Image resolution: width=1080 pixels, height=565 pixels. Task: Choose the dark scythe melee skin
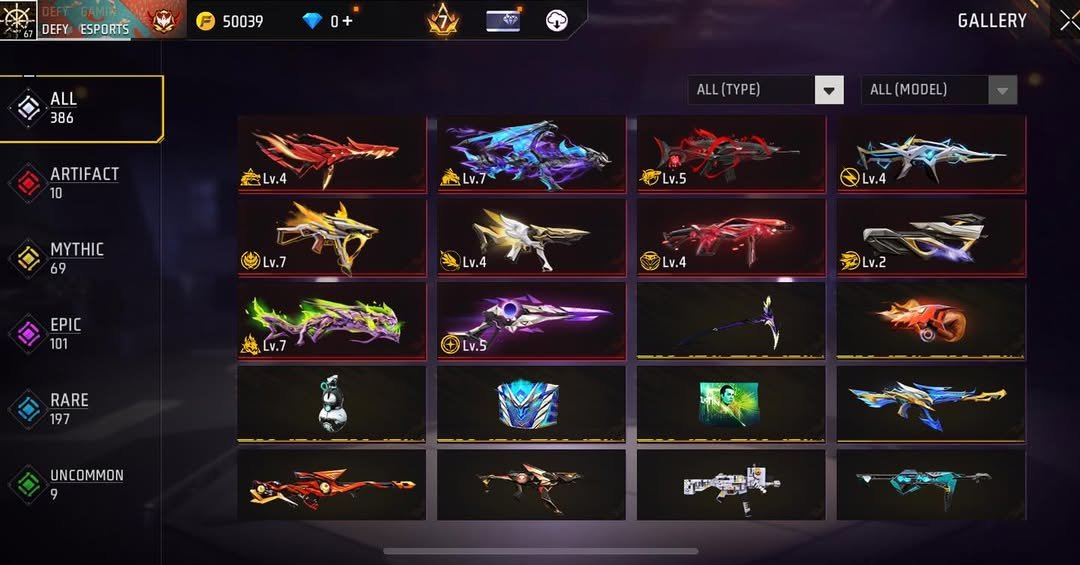(731, 321)
